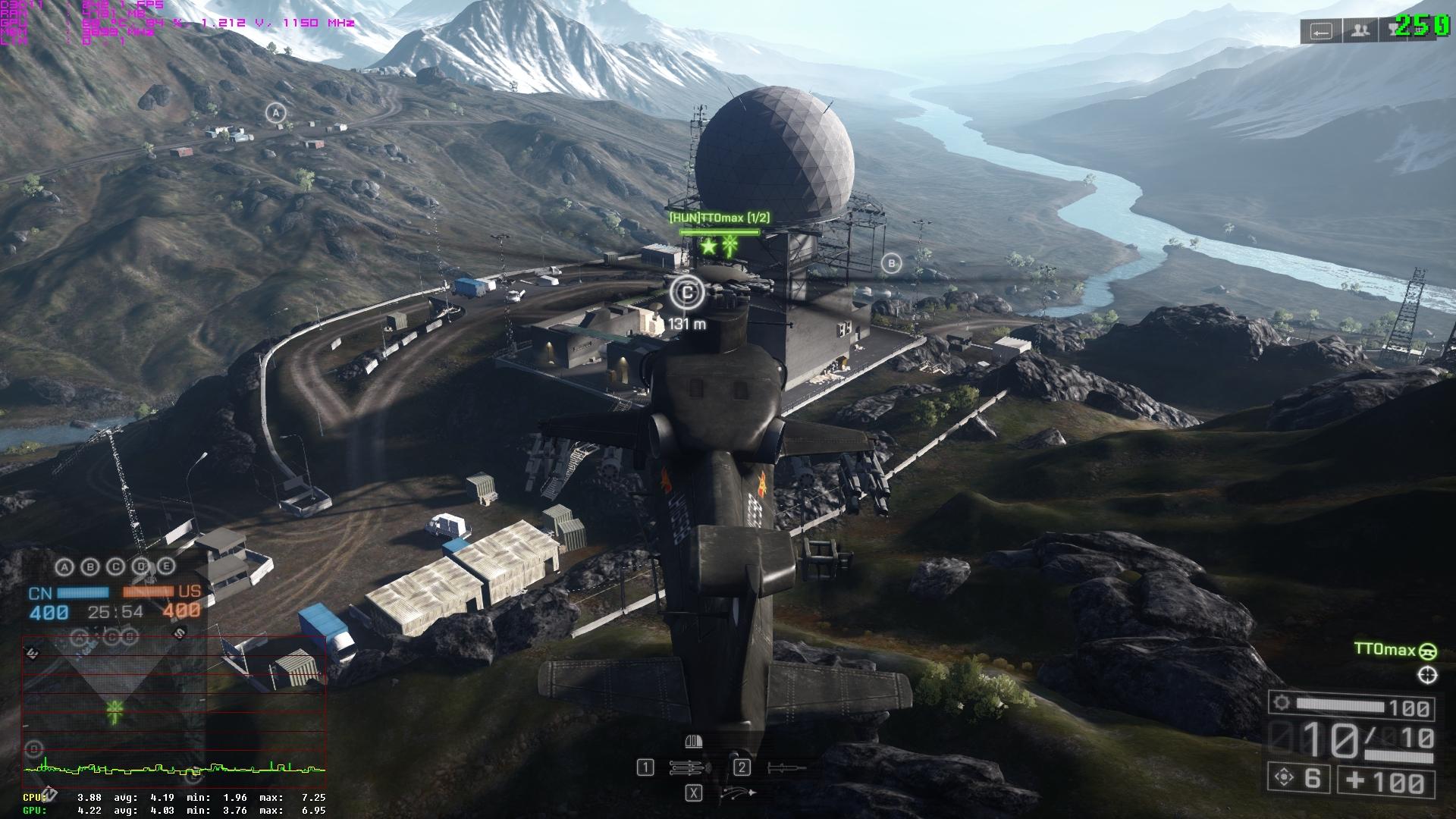
Task: Click the TT0max squad member name
Action: (1385, 650)
